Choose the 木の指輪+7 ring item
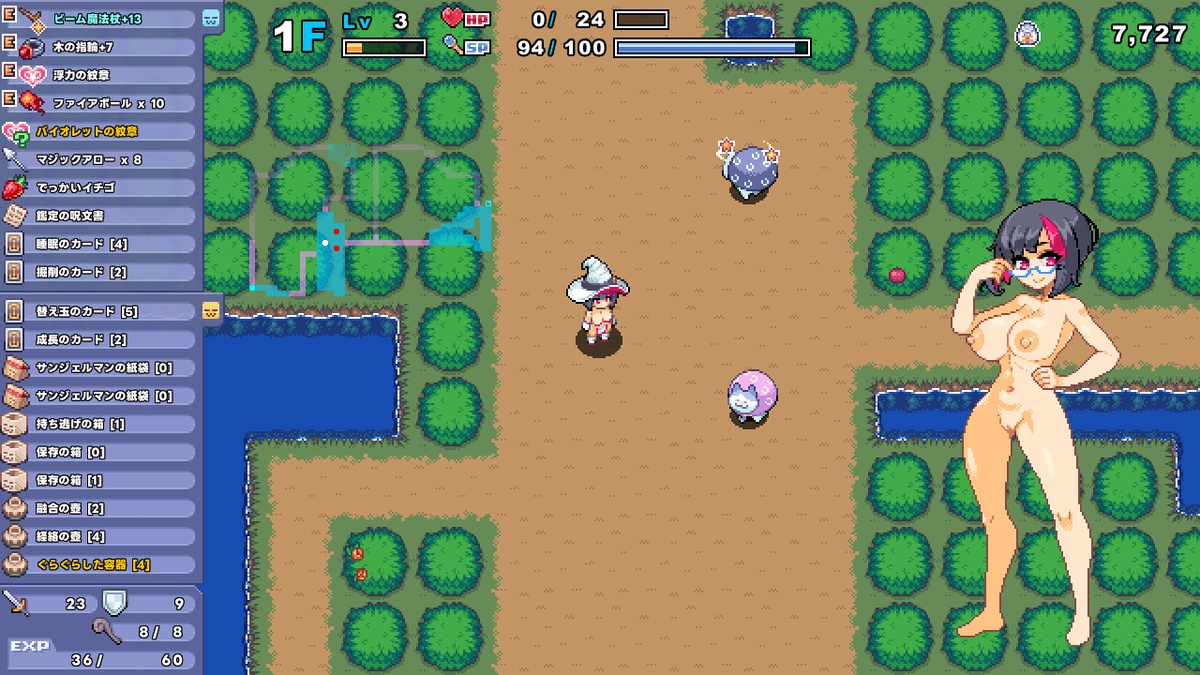The image size is (1200, 675). 100,47
